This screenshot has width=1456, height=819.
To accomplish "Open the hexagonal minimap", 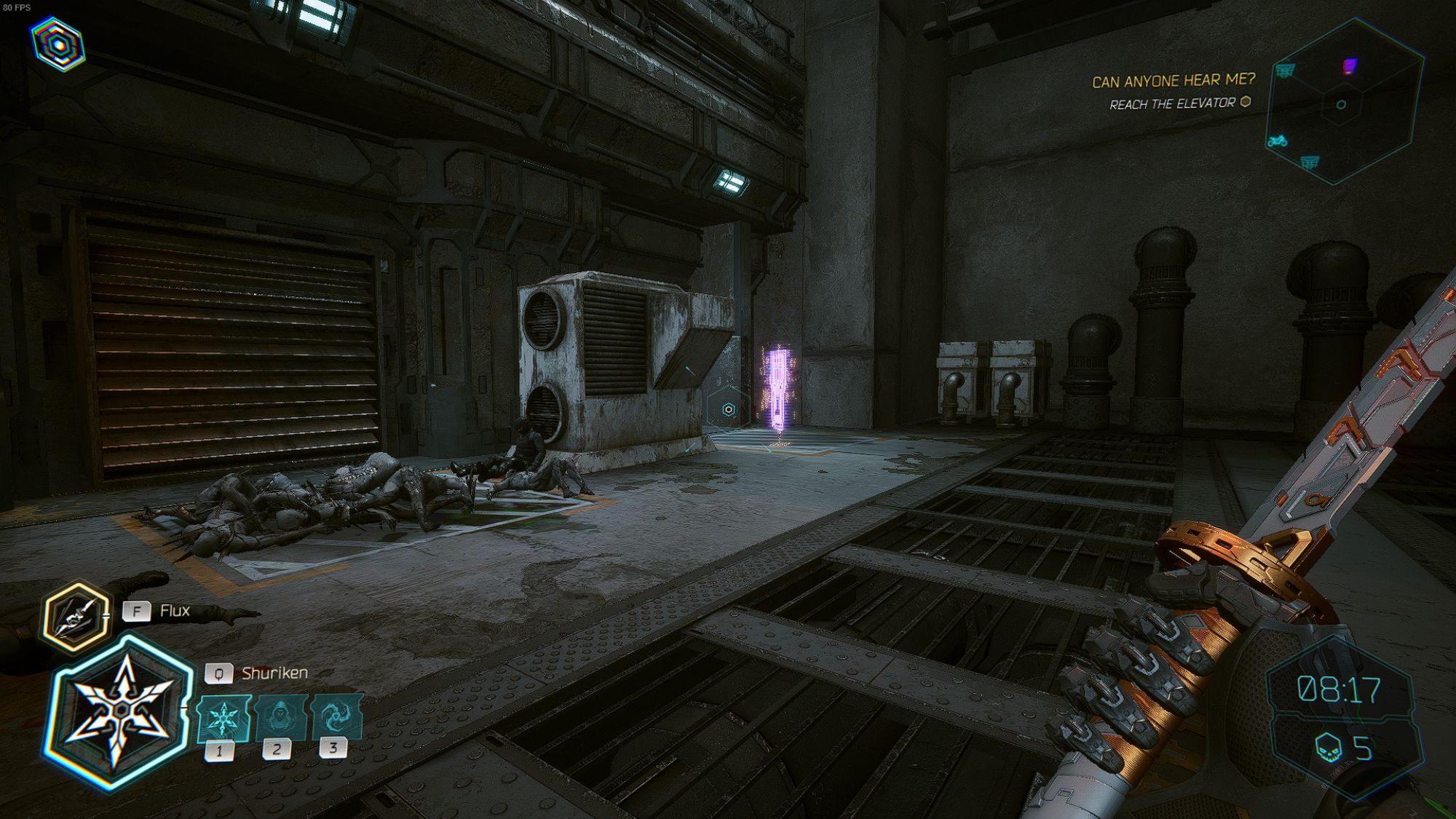I will 1345,102.
